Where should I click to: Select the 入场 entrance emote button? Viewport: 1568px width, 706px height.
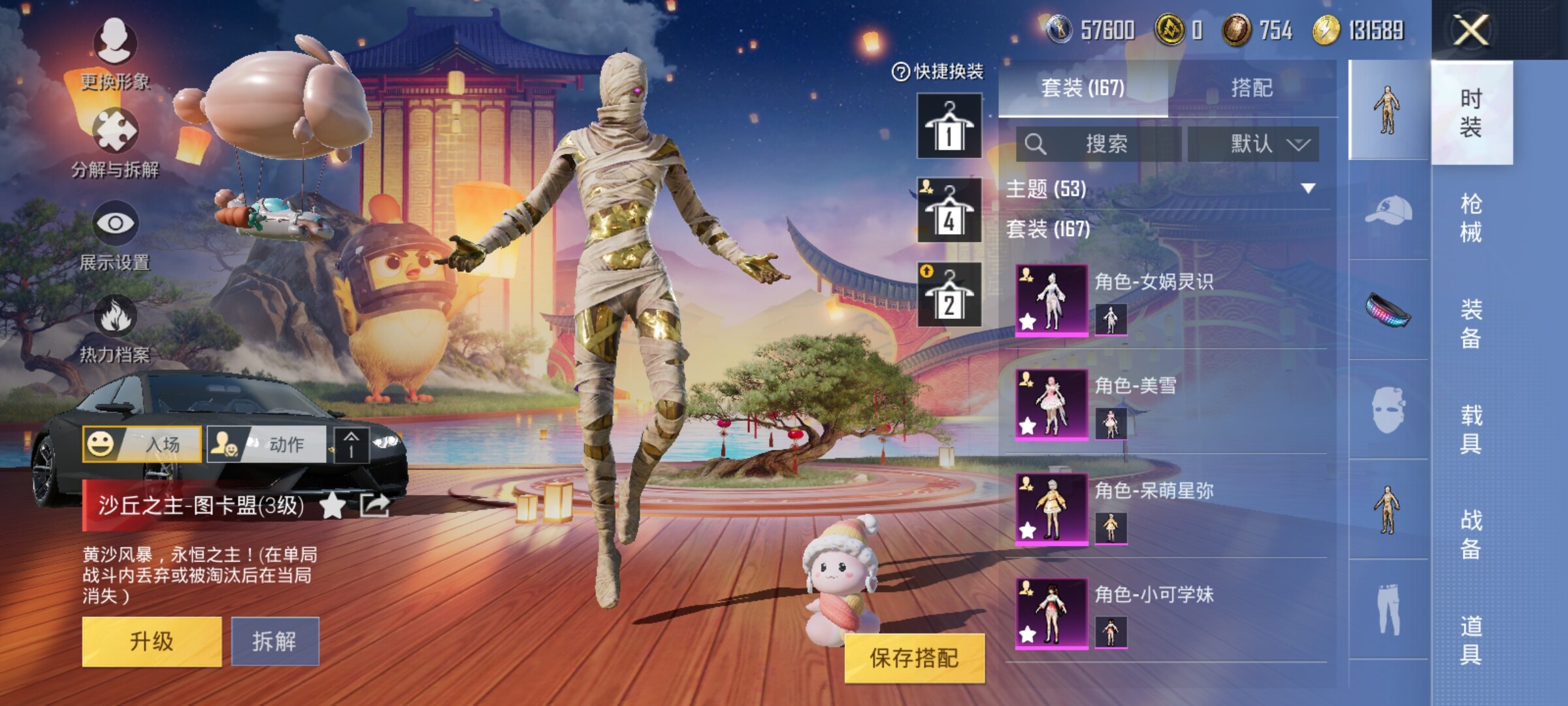142,445
